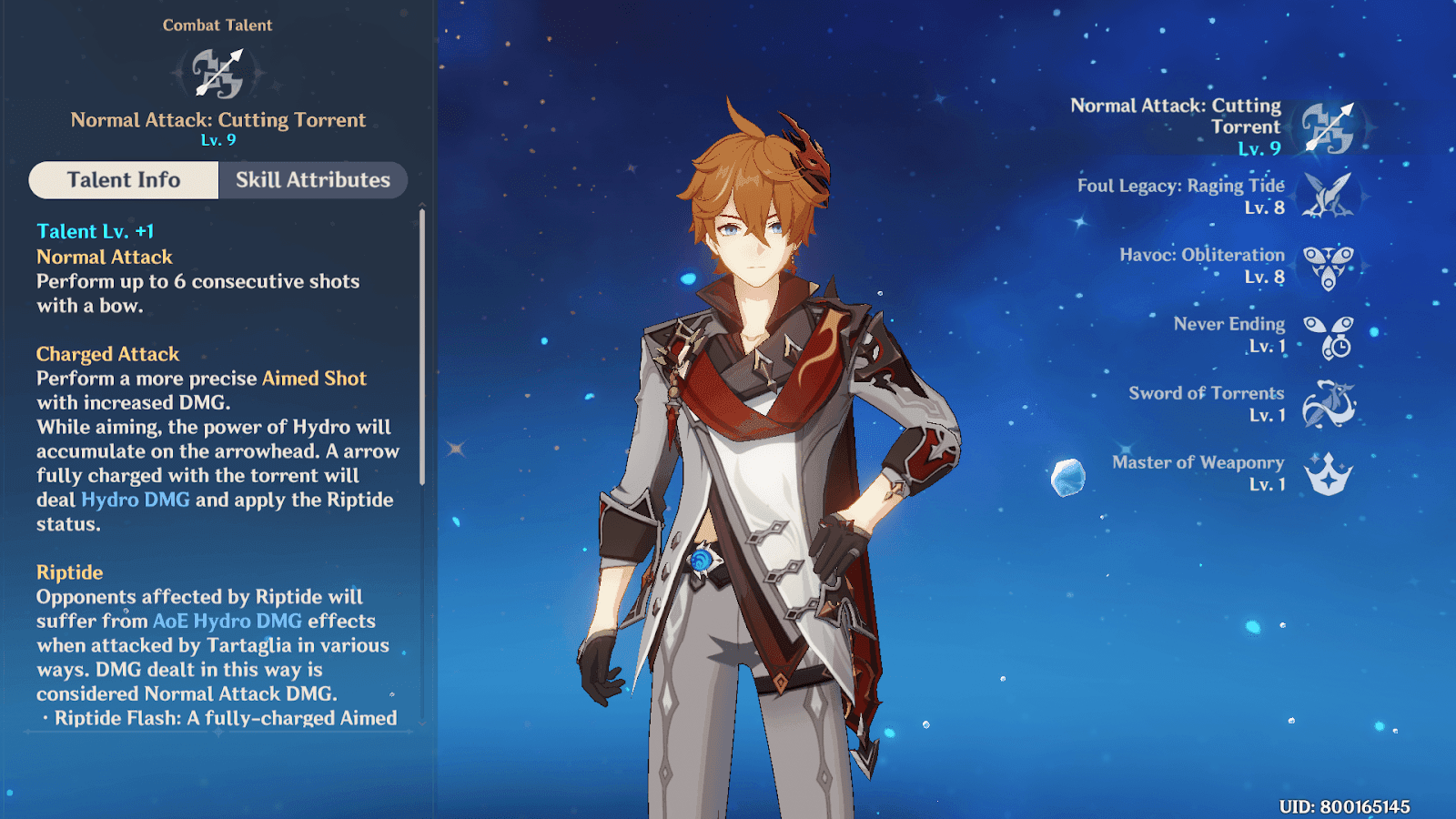Select the Talent Info tab
This screenshot has width=1456, height=819.
(x=124, y=180)
